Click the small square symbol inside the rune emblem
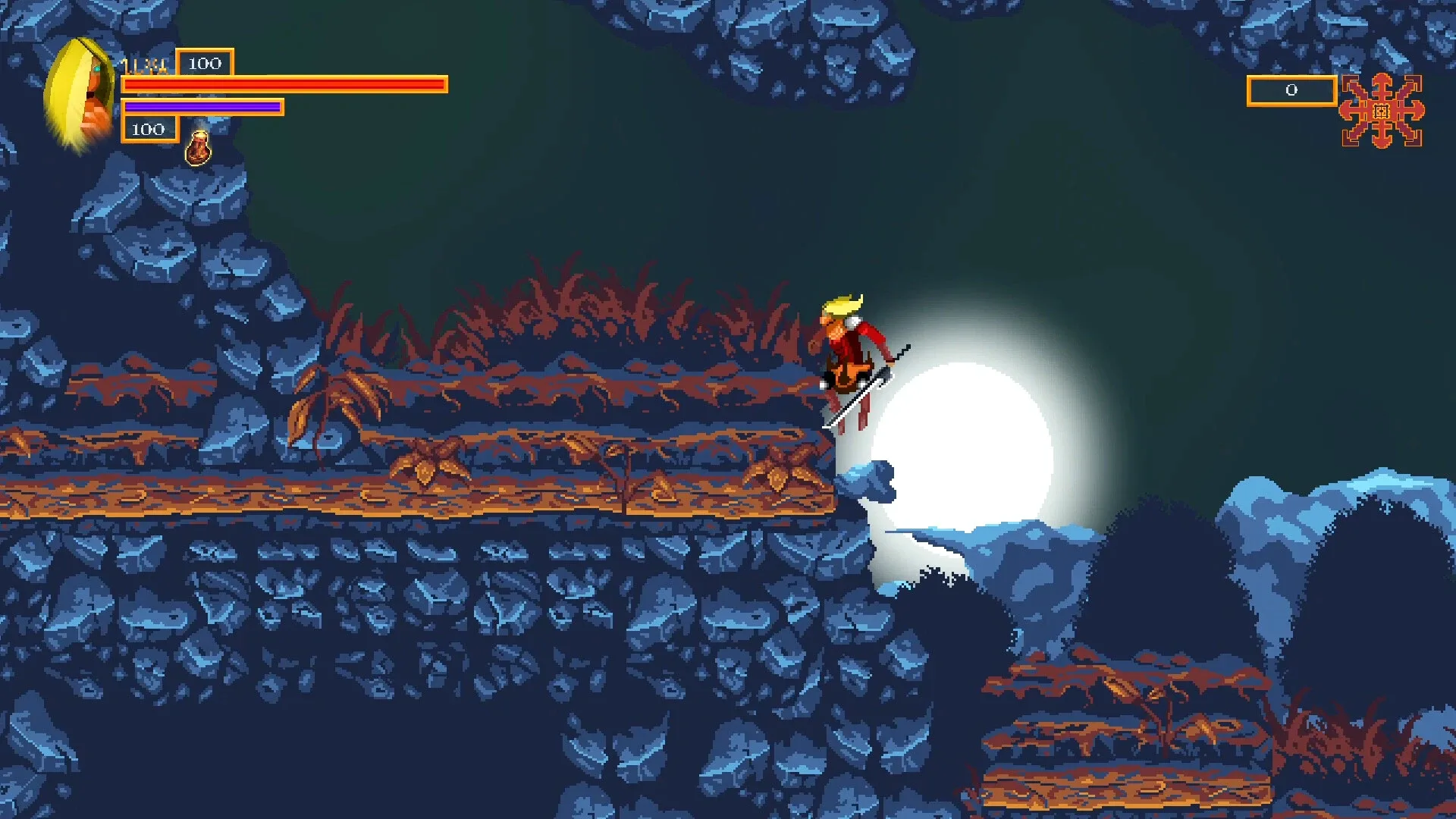The image size is (1456, 819). (x=1380, y=111)
